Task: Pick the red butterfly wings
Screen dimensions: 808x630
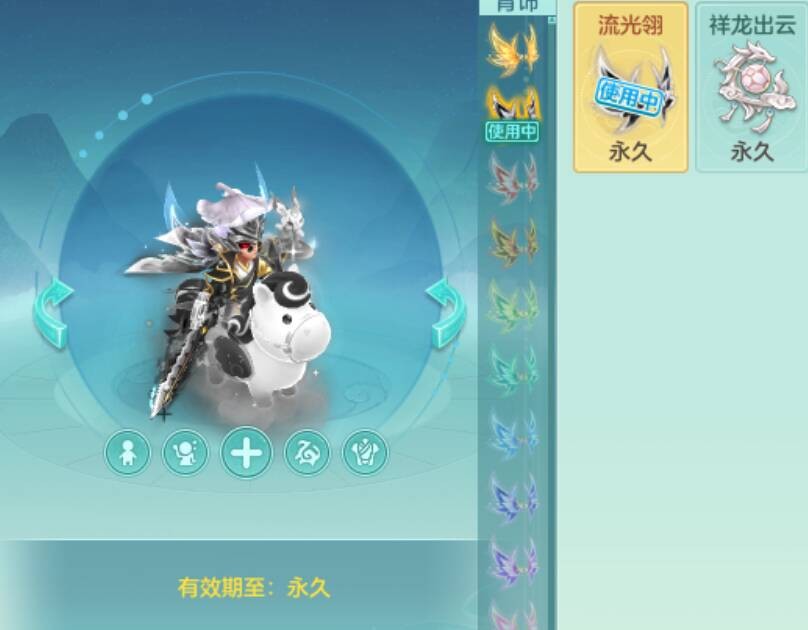Action: tap(512, 178)
